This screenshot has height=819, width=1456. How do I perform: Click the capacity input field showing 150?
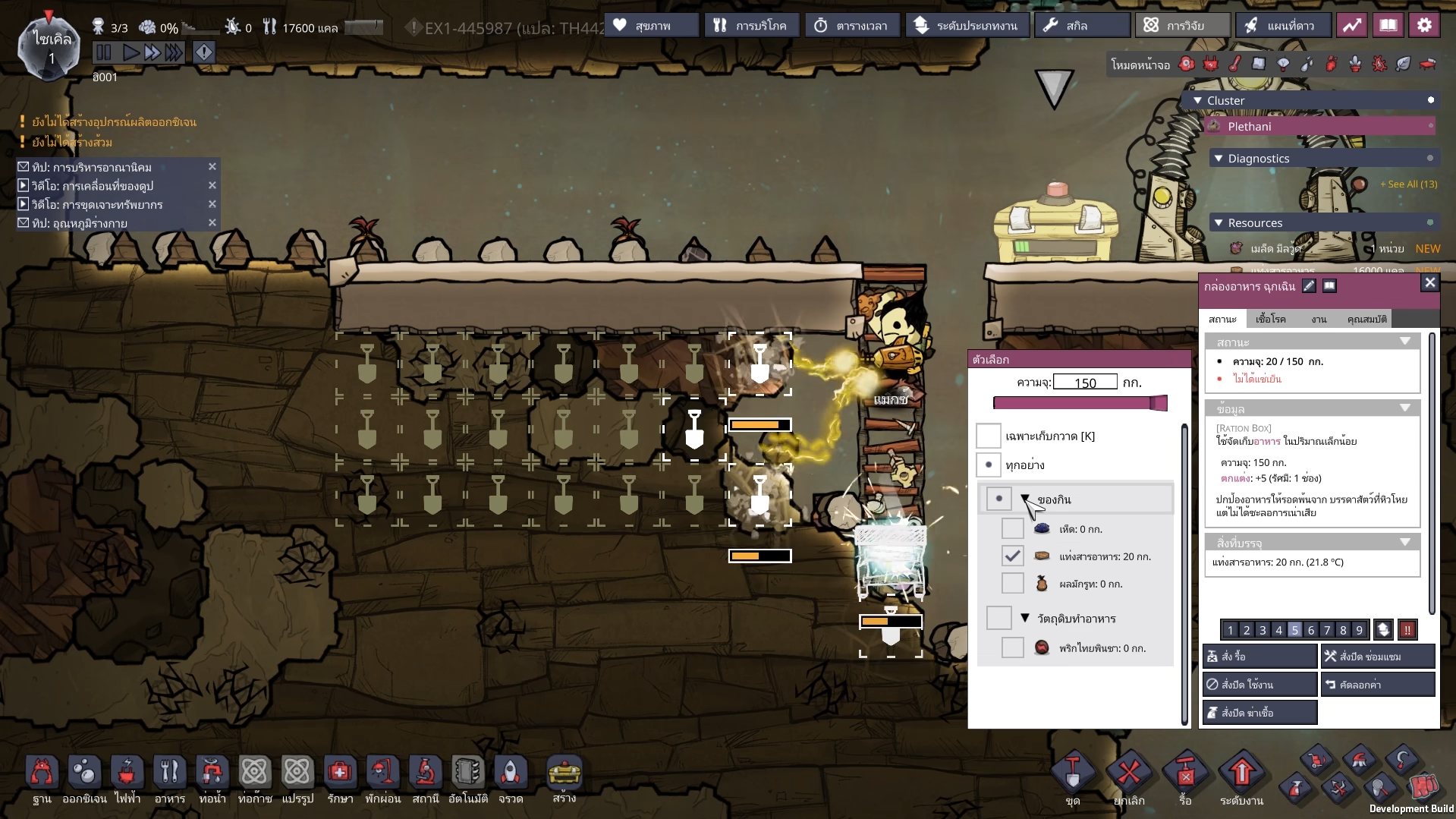1084,383
